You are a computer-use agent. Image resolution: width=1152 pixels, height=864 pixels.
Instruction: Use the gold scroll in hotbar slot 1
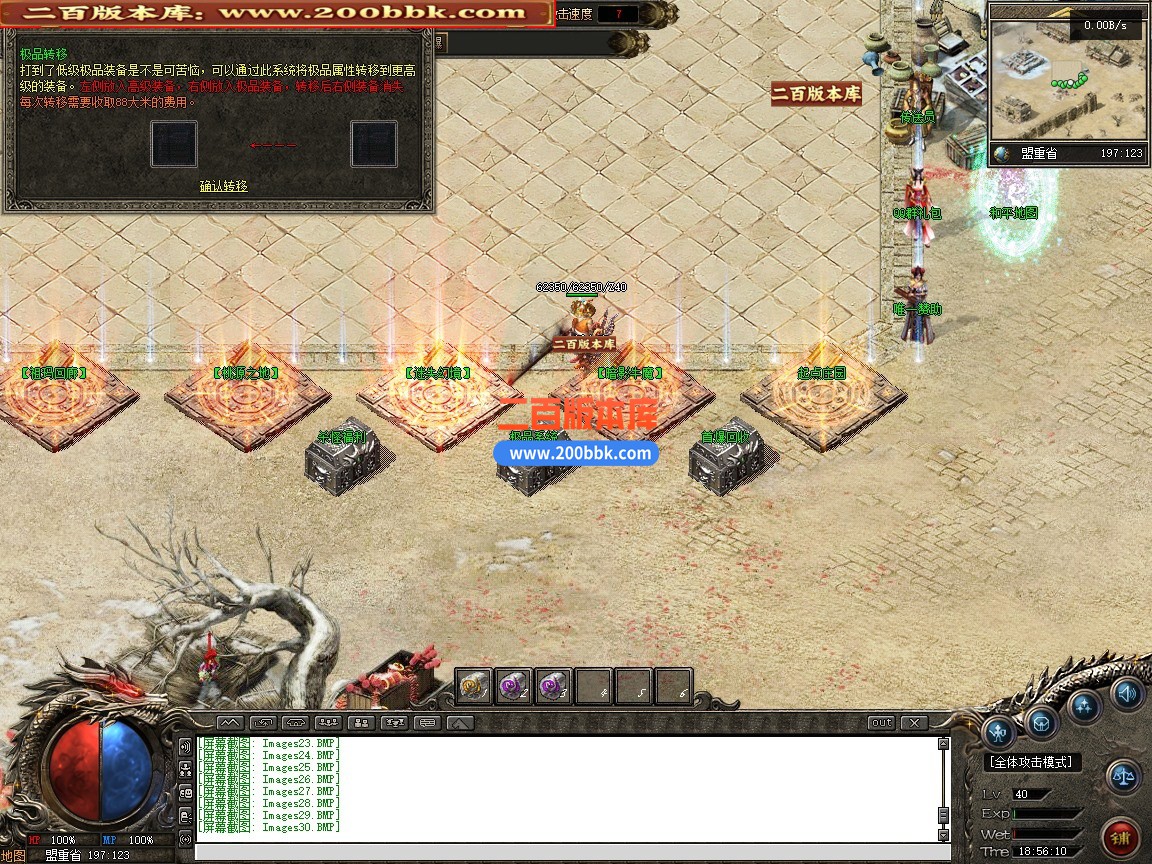474,686
